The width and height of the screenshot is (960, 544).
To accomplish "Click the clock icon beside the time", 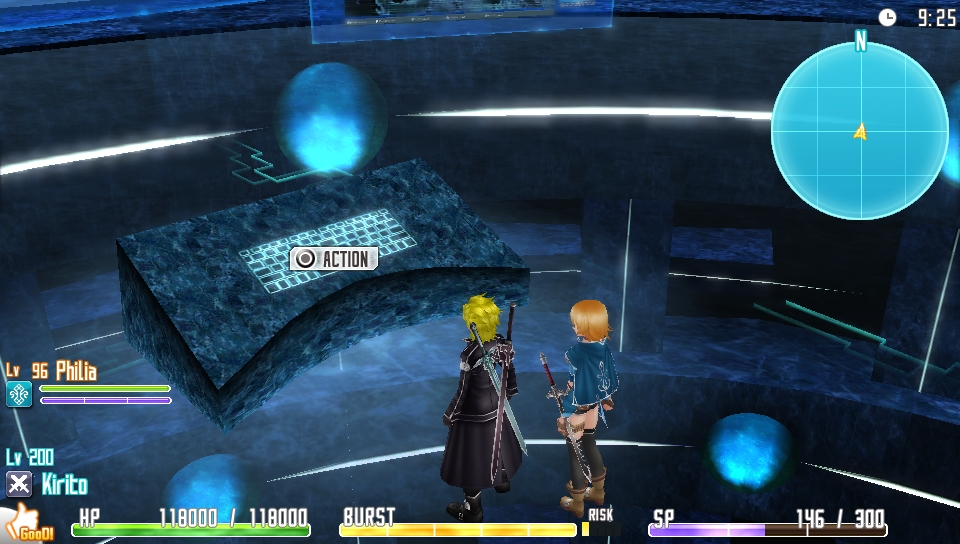I will (x=887, y=17).
